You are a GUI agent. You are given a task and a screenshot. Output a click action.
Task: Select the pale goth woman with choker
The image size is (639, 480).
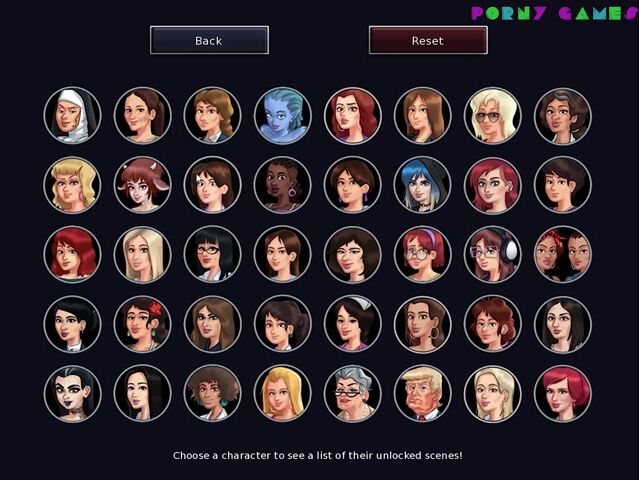click(72, 393)
